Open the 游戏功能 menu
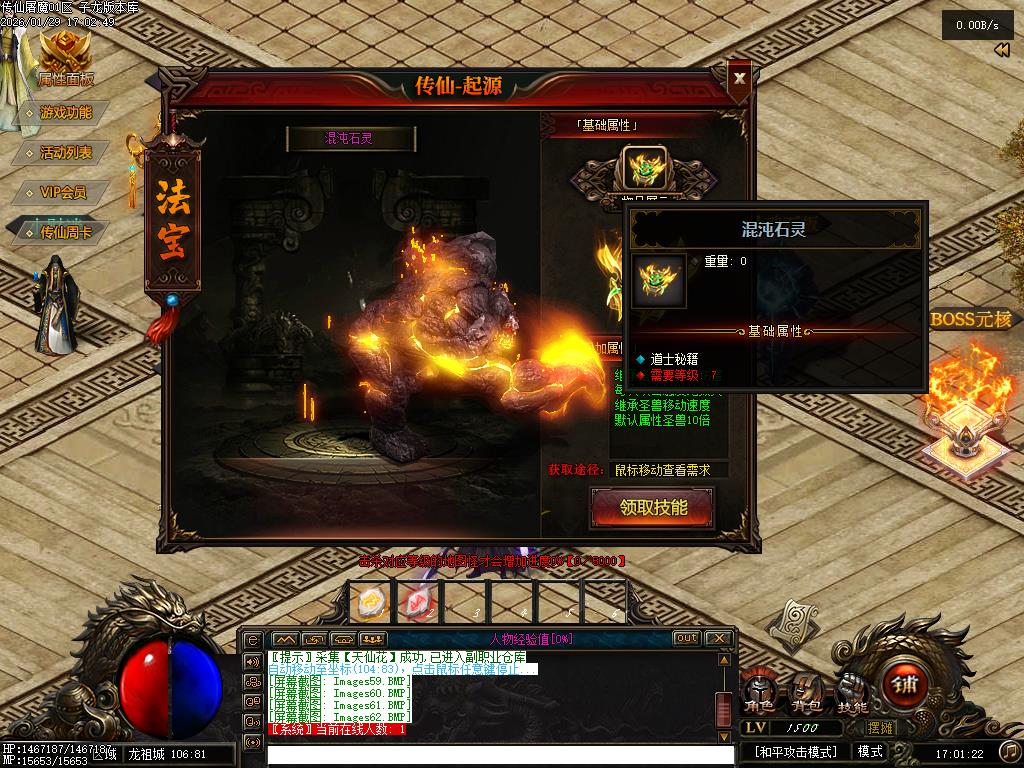The width and height of the screenshot is (1024, 768). pyautogui.click(x=65, y=113)
